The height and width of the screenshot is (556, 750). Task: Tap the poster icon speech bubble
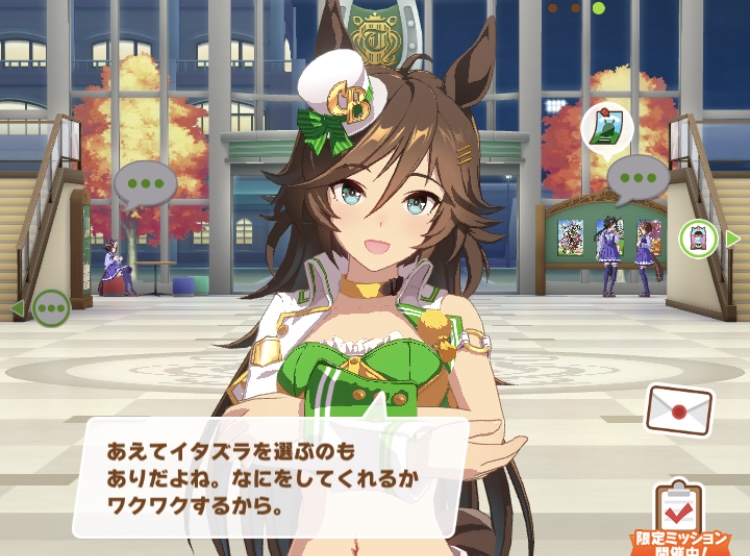point(605,126)
